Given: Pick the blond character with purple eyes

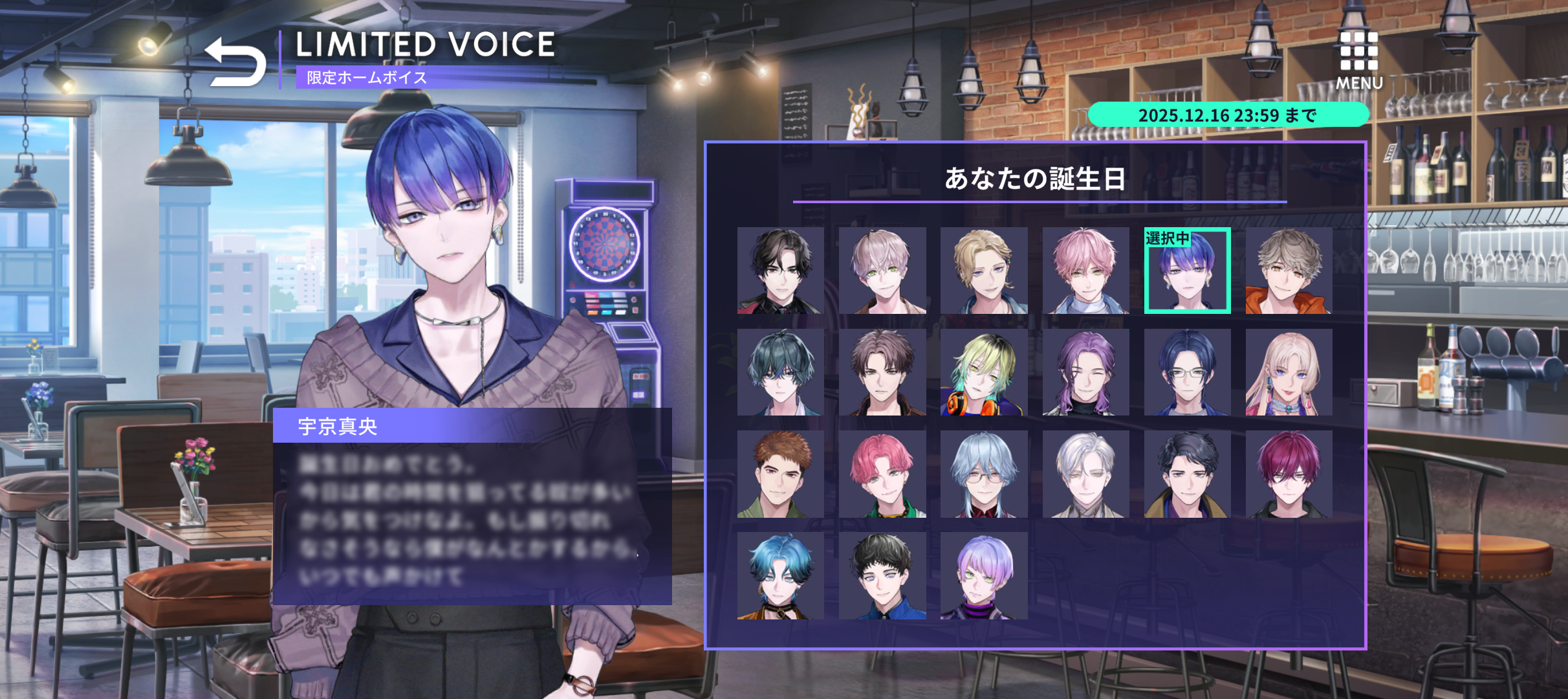Looking at the screenshot, I should (984, 271).
